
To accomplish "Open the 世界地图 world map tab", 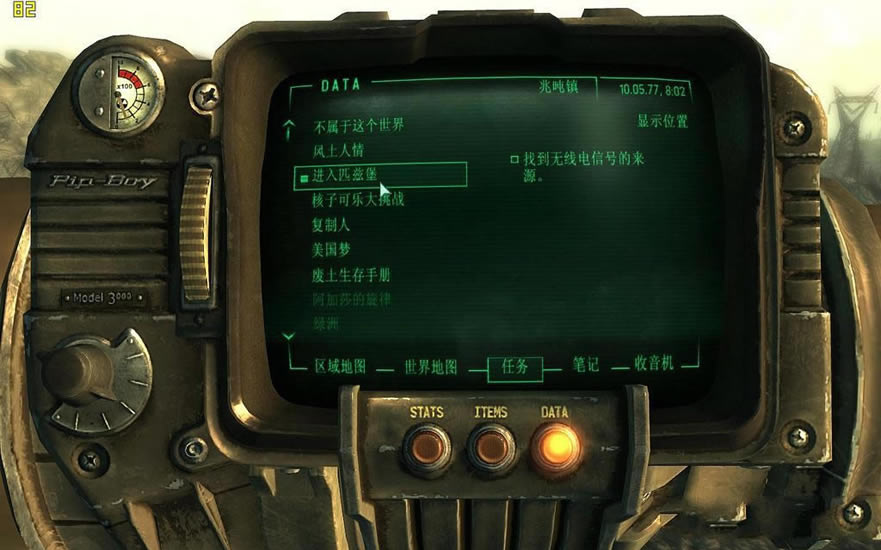I will point(430,367).
